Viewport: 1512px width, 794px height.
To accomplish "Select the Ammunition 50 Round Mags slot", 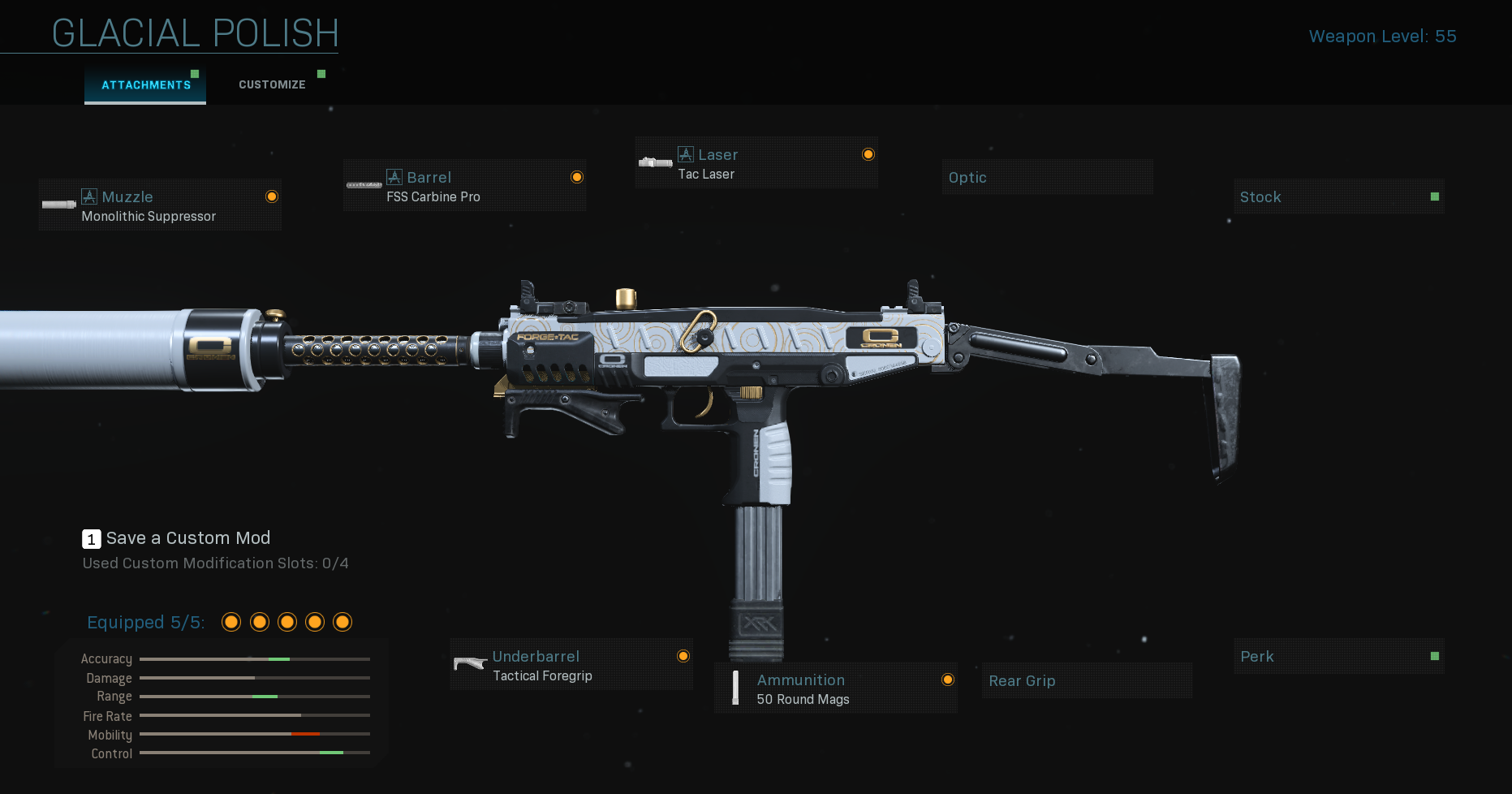I will tap(836, 688).
